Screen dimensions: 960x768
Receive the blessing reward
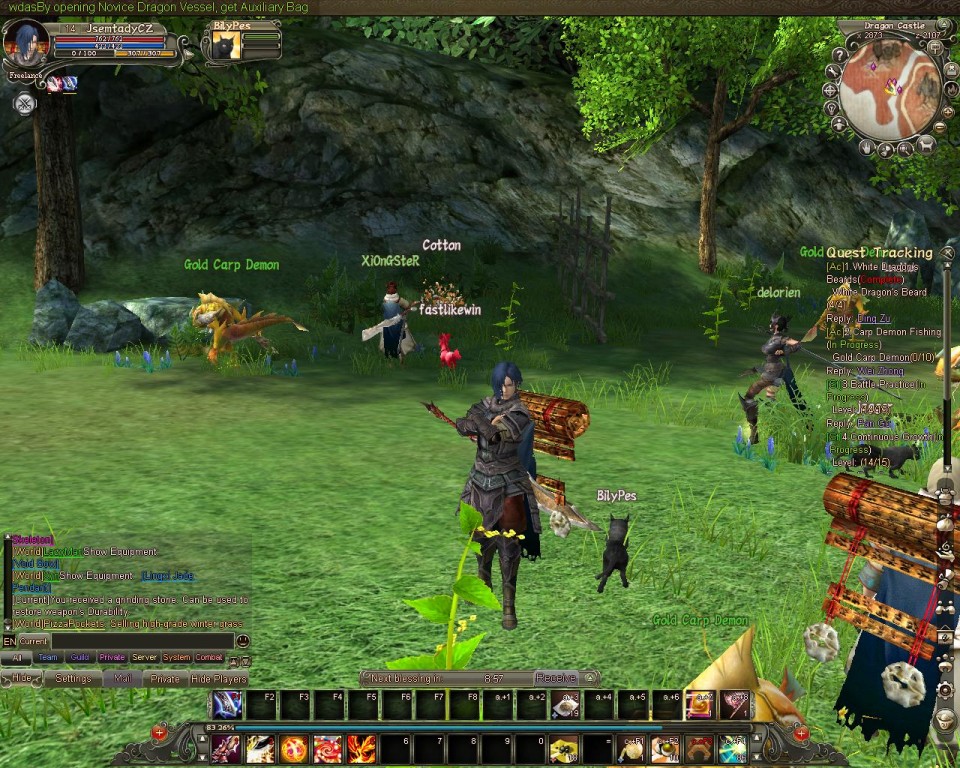(x=555, y=678)
